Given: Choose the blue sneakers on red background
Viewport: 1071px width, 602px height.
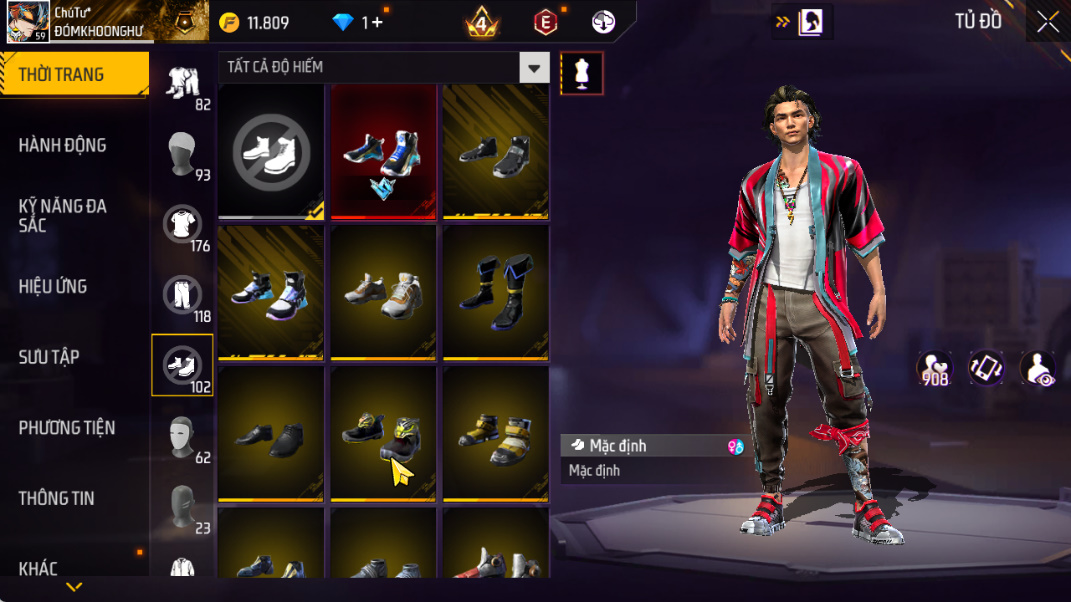Looking at the screenshot, I should 383,151.
